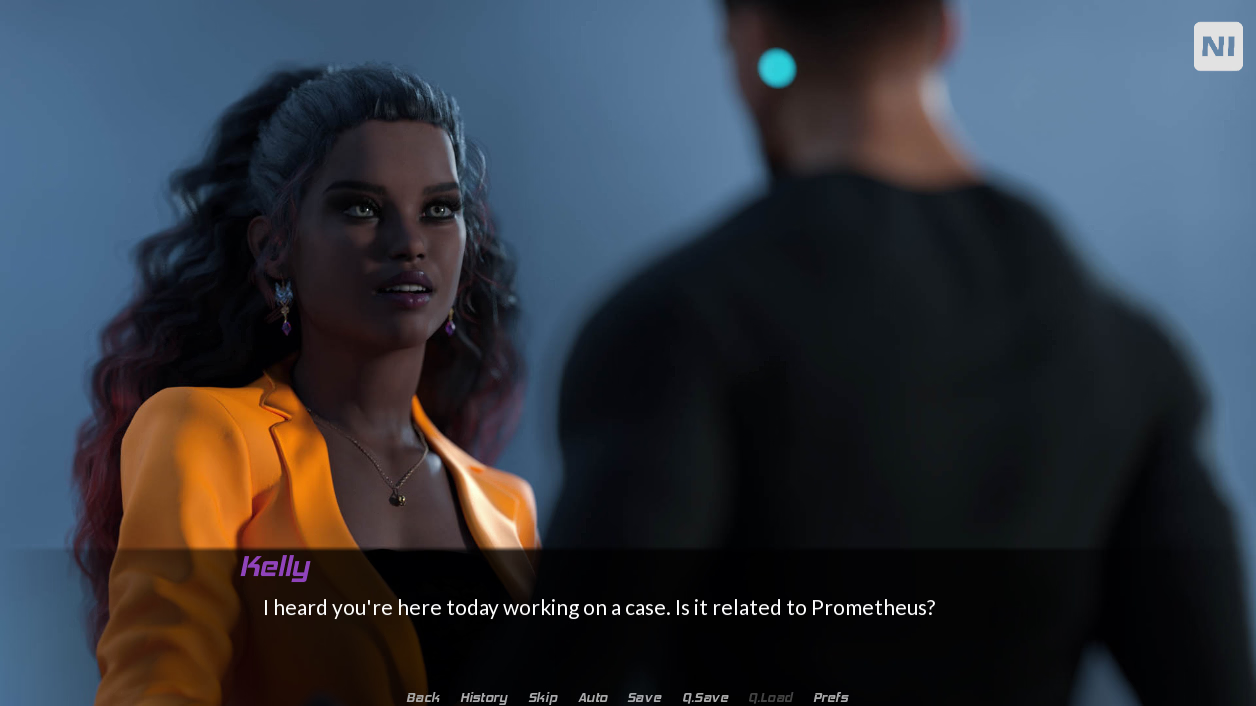Open the History log

[483, 697]
